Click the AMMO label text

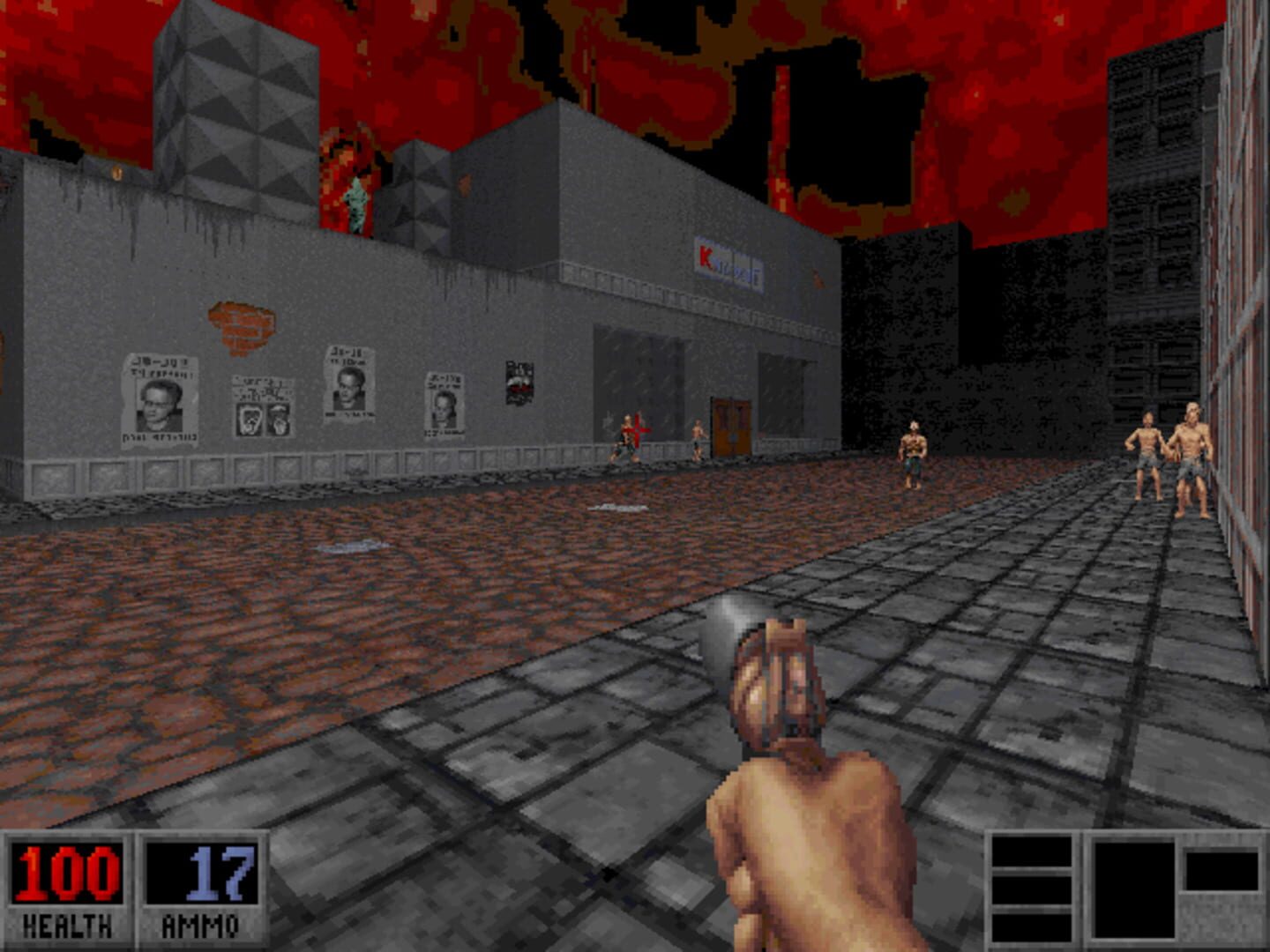point(201,924)
